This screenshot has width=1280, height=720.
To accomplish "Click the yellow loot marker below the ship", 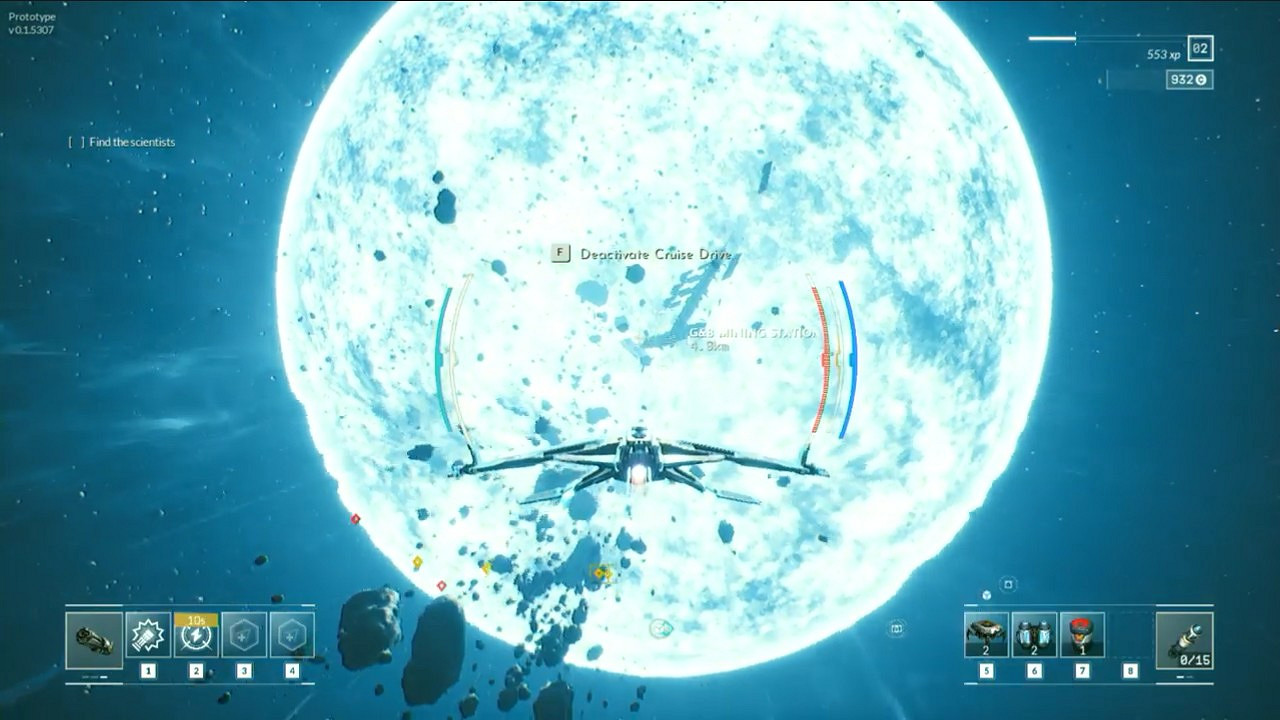I will [600, 574].
